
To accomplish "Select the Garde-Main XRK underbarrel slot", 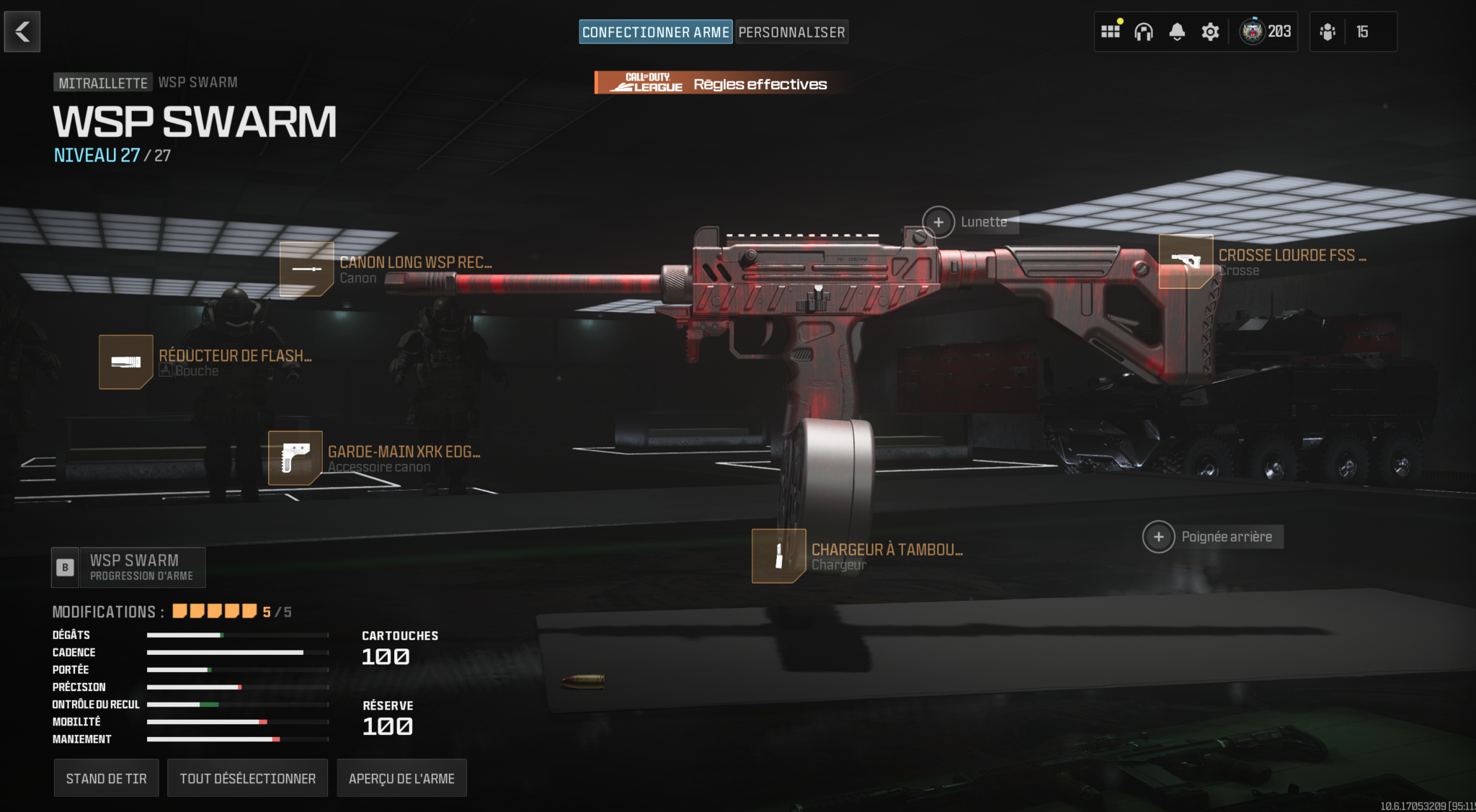I will 295,458.
